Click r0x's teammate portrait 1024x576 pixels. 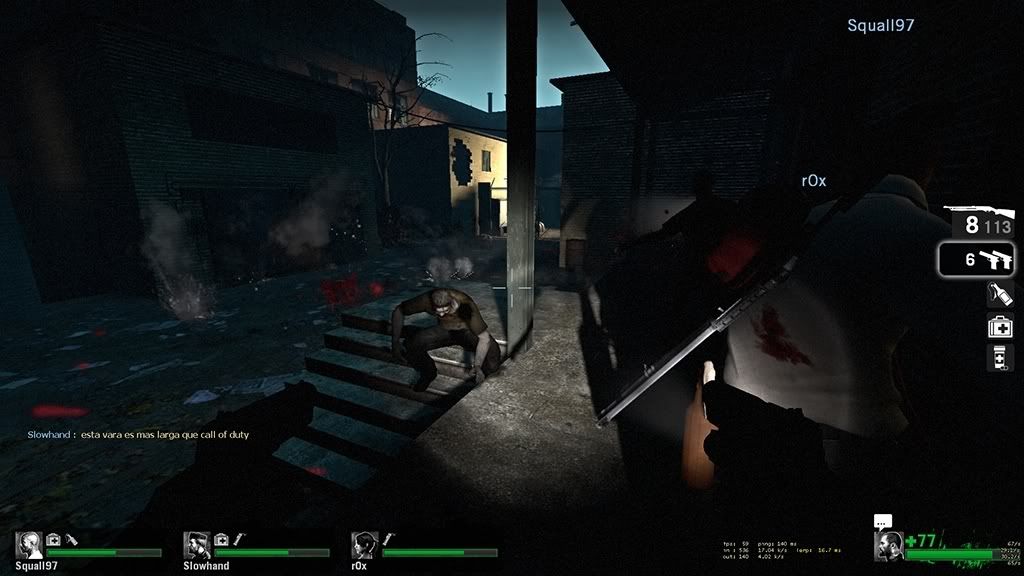pyautogui.click(x=364, y=545)
